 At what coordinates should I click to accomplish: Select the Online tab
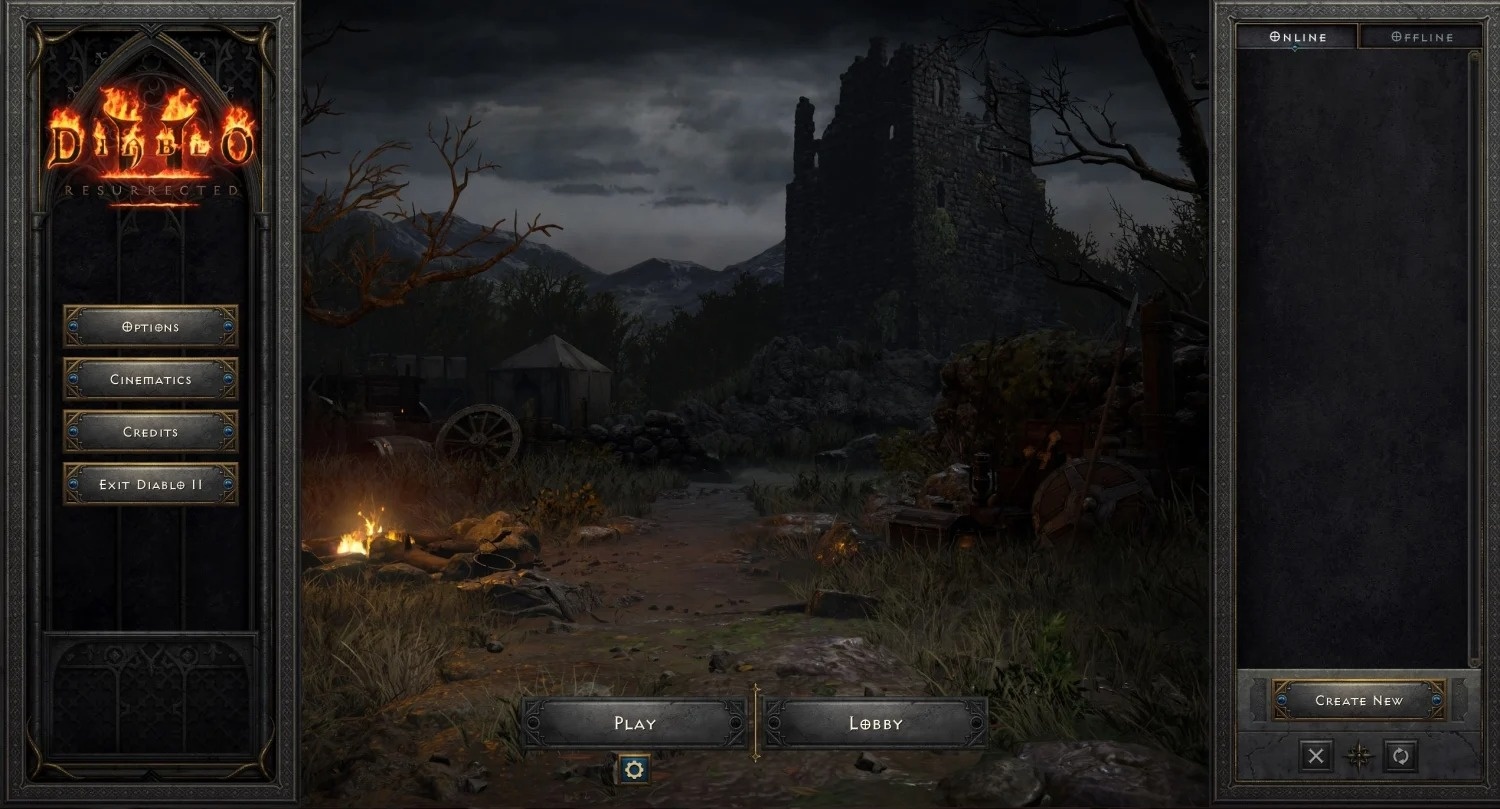pos(1298,36)
